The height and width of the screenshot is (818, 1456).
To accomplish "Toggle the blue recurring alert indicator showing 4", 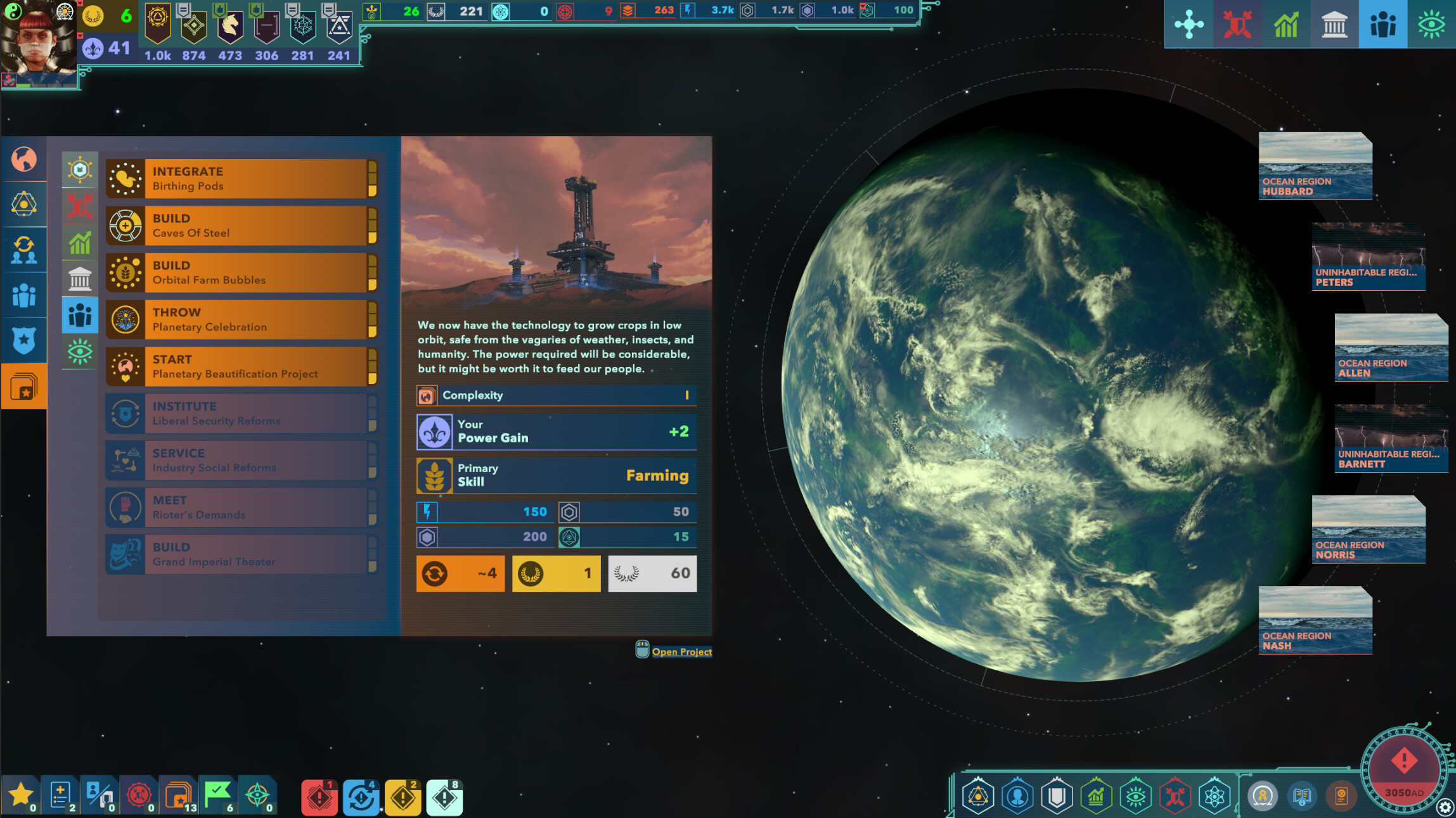I will 361,797.
